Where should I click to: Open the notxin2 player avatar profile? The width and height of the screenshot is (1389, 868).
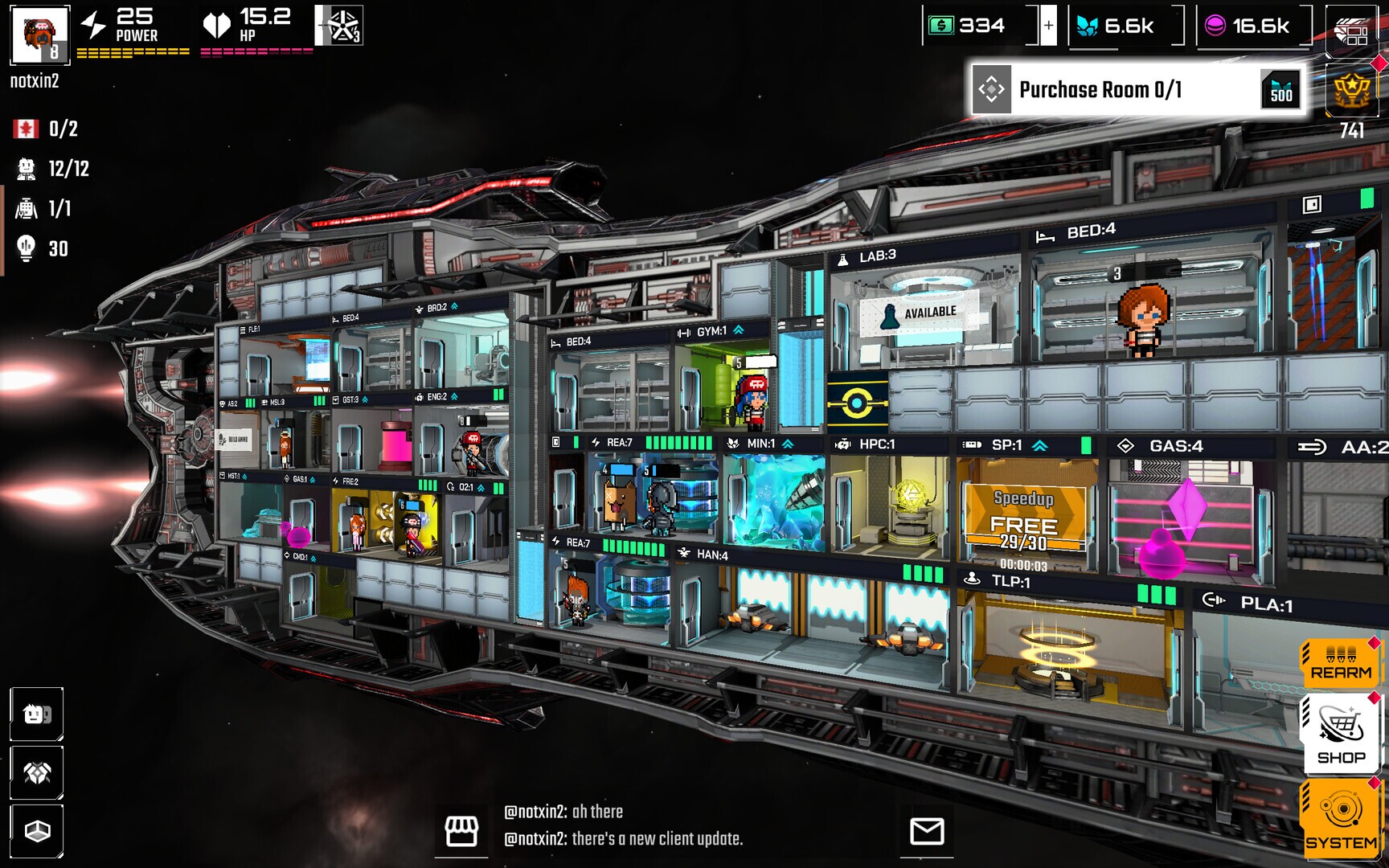point(39,35)
